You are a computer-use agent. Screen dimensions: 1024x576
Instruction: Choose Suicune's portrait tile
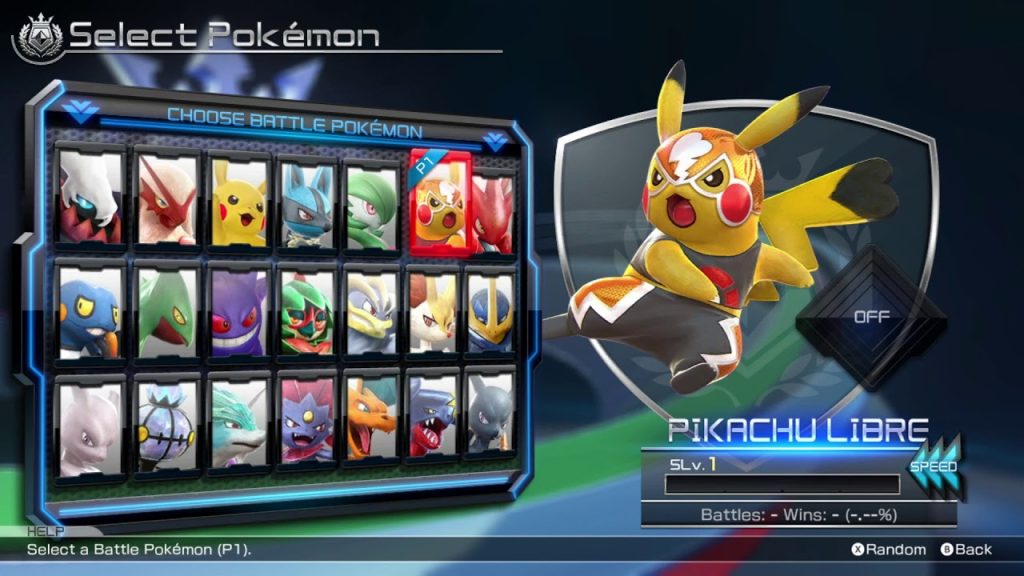(239, 427)
